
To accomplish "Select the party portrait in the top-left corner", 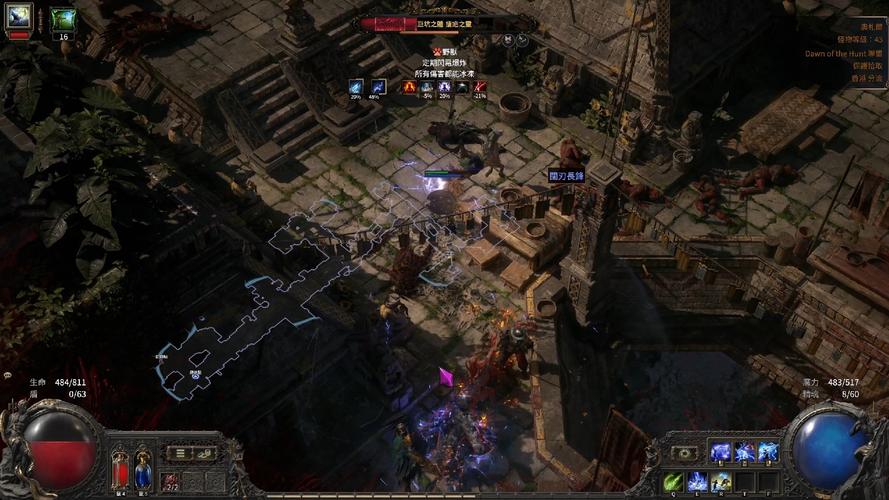I will pos(19,18).
